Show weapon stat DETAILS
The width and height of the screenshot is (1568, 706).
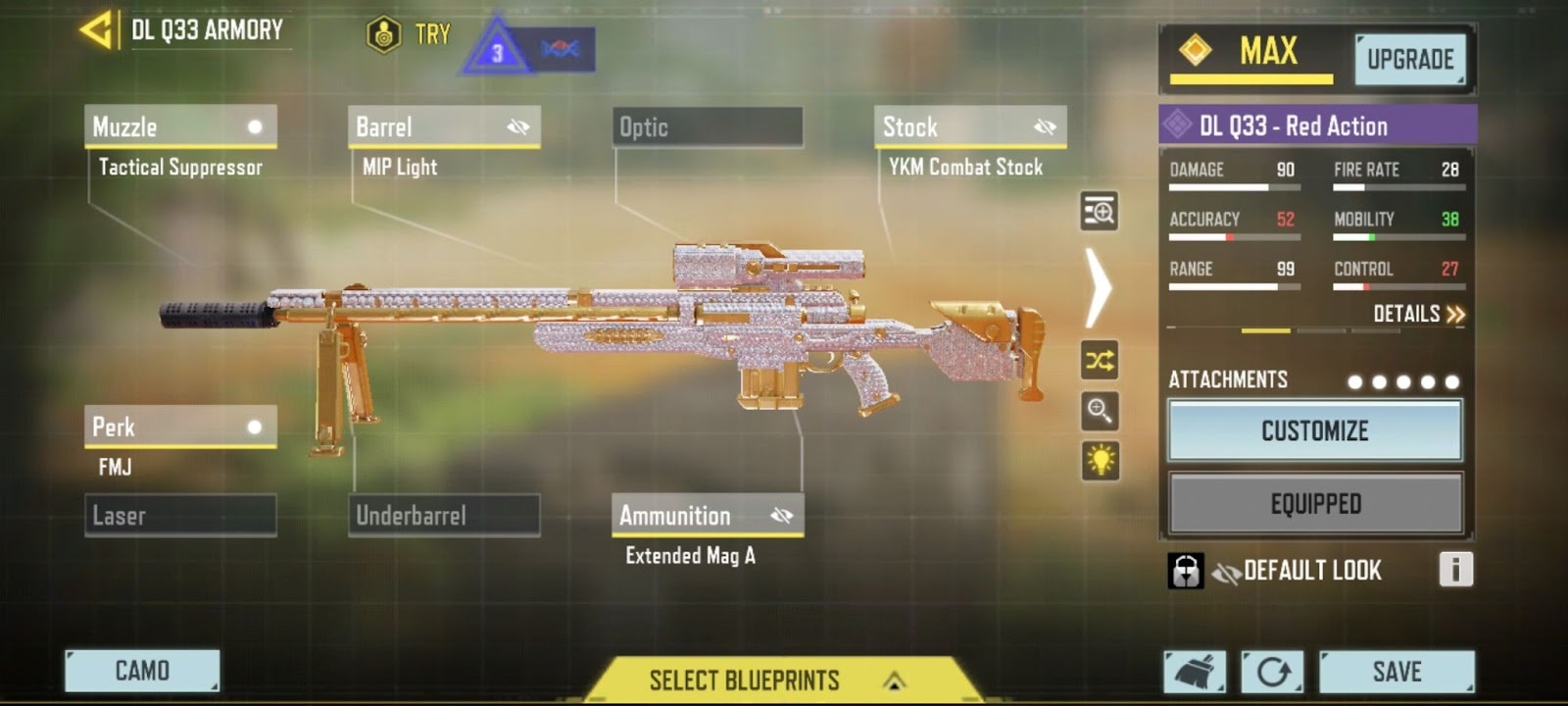coord(1418,314)
